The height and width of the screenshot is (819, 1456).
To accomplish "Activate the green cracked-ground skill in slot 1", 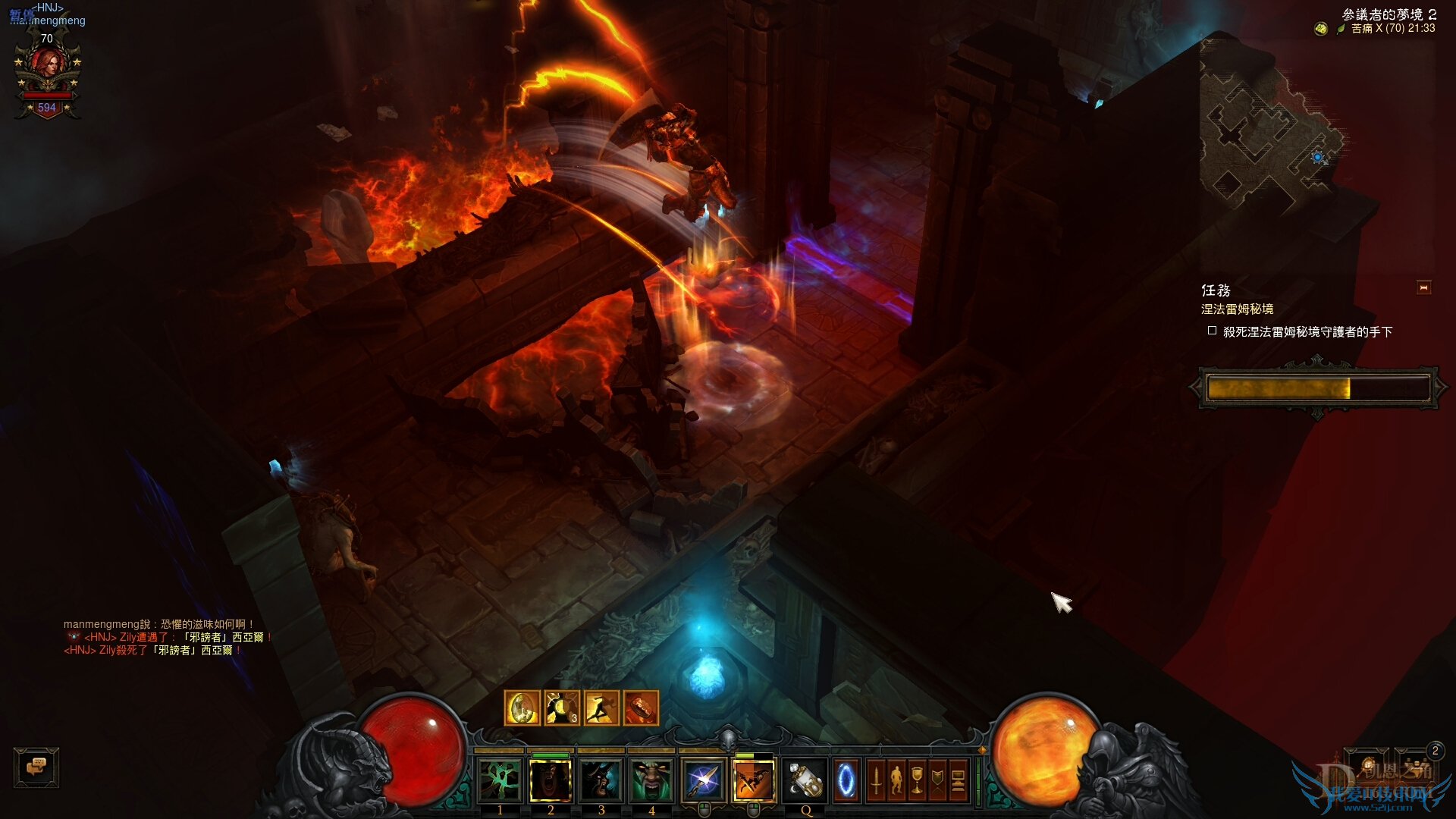I will coord(500,780).
